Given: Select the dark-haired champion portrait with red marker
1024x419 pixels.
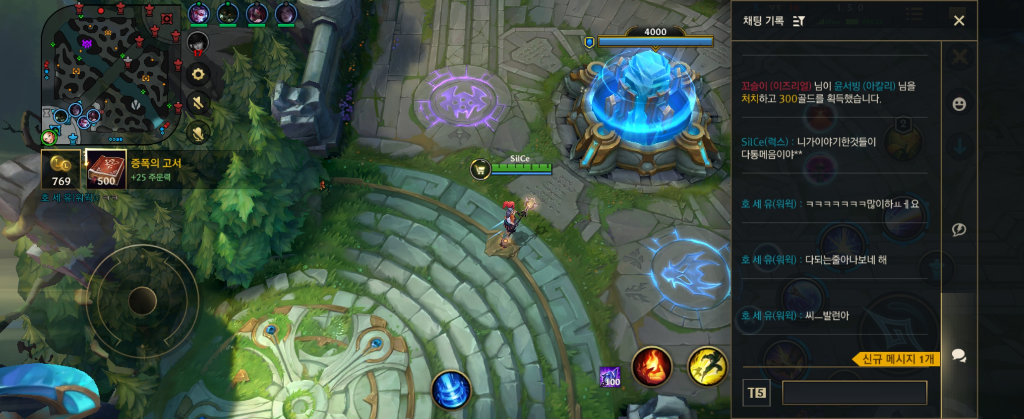Looking at the screenshot, I should pyautogui.click(x=198, y=42).
